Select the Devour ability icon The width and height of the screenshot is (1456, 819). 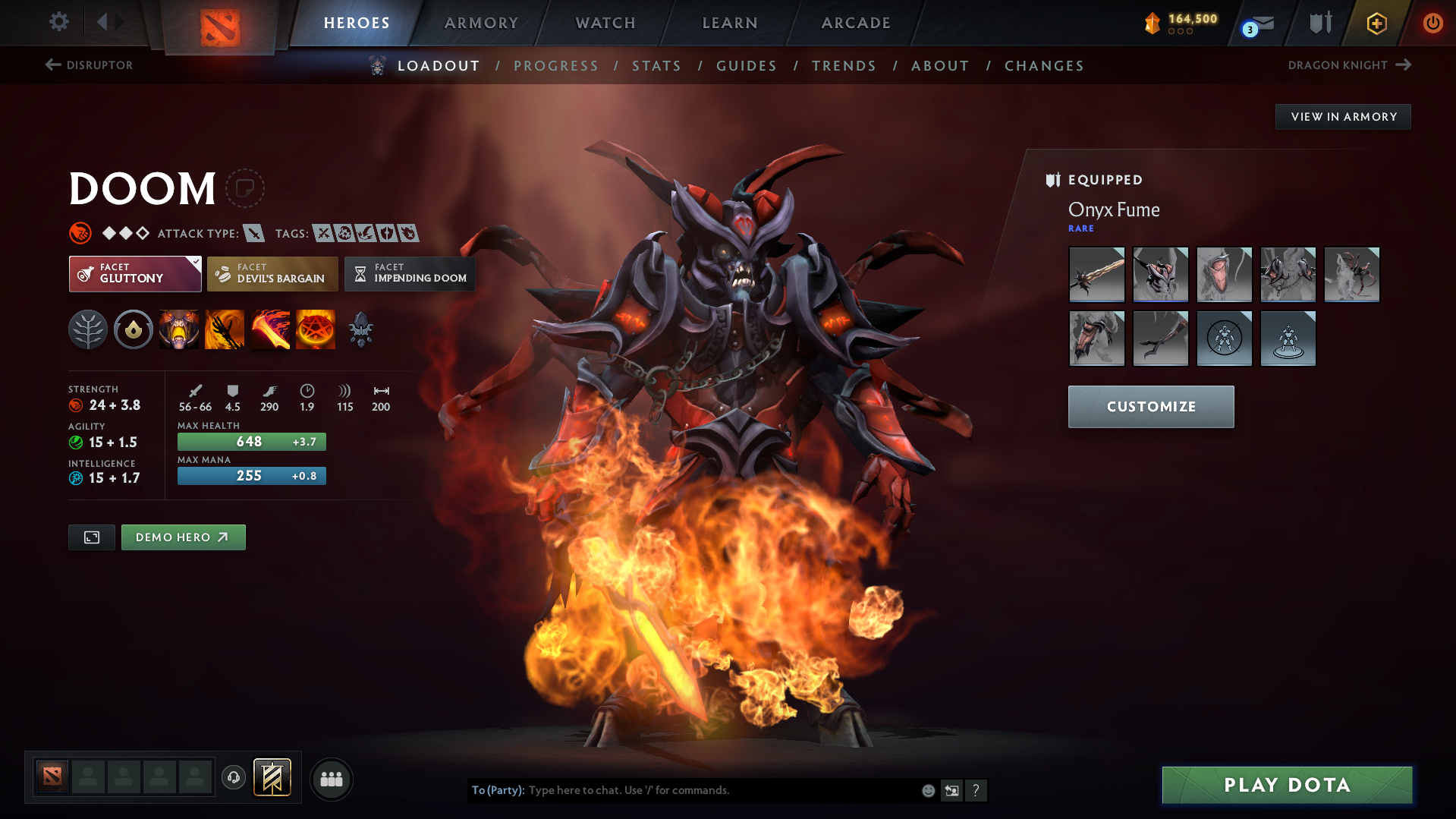[179, 329]
